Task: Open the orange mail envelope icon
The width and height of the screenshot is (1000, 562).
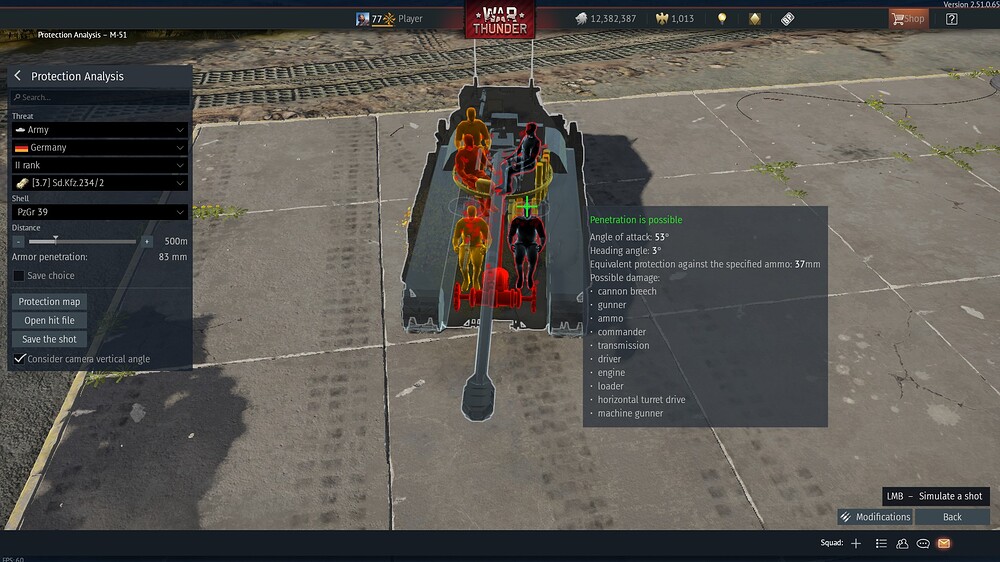Action: [943, 543]
